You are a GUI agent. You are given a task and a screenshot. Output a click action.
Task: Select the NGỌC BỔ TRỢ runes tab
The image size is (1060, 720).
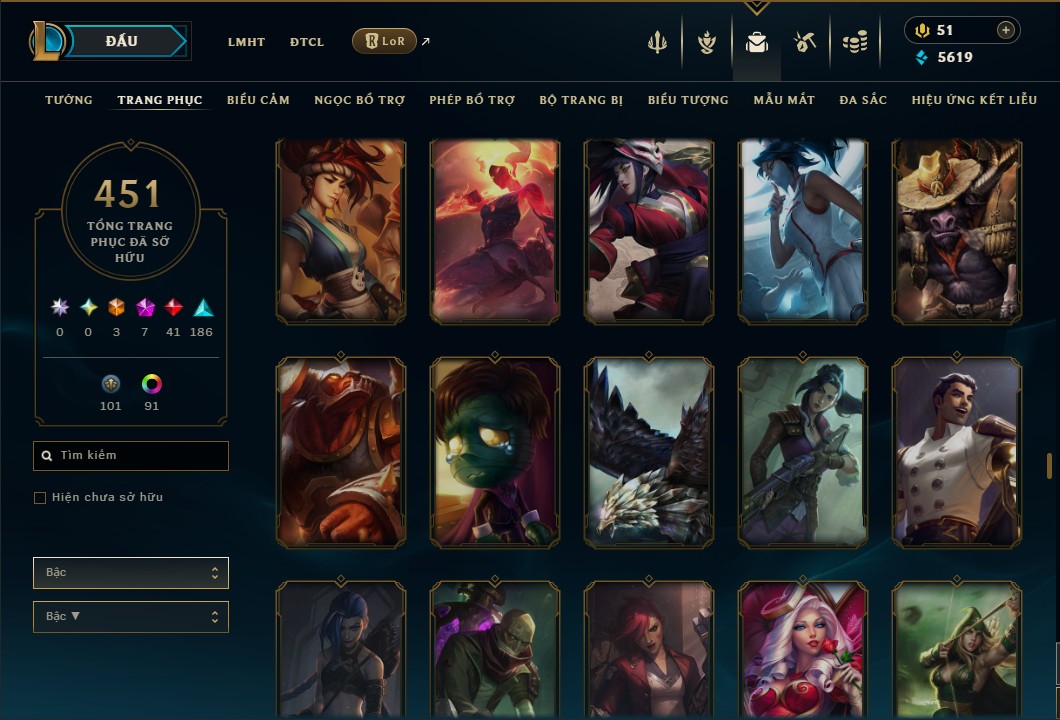tap(359, 100)
